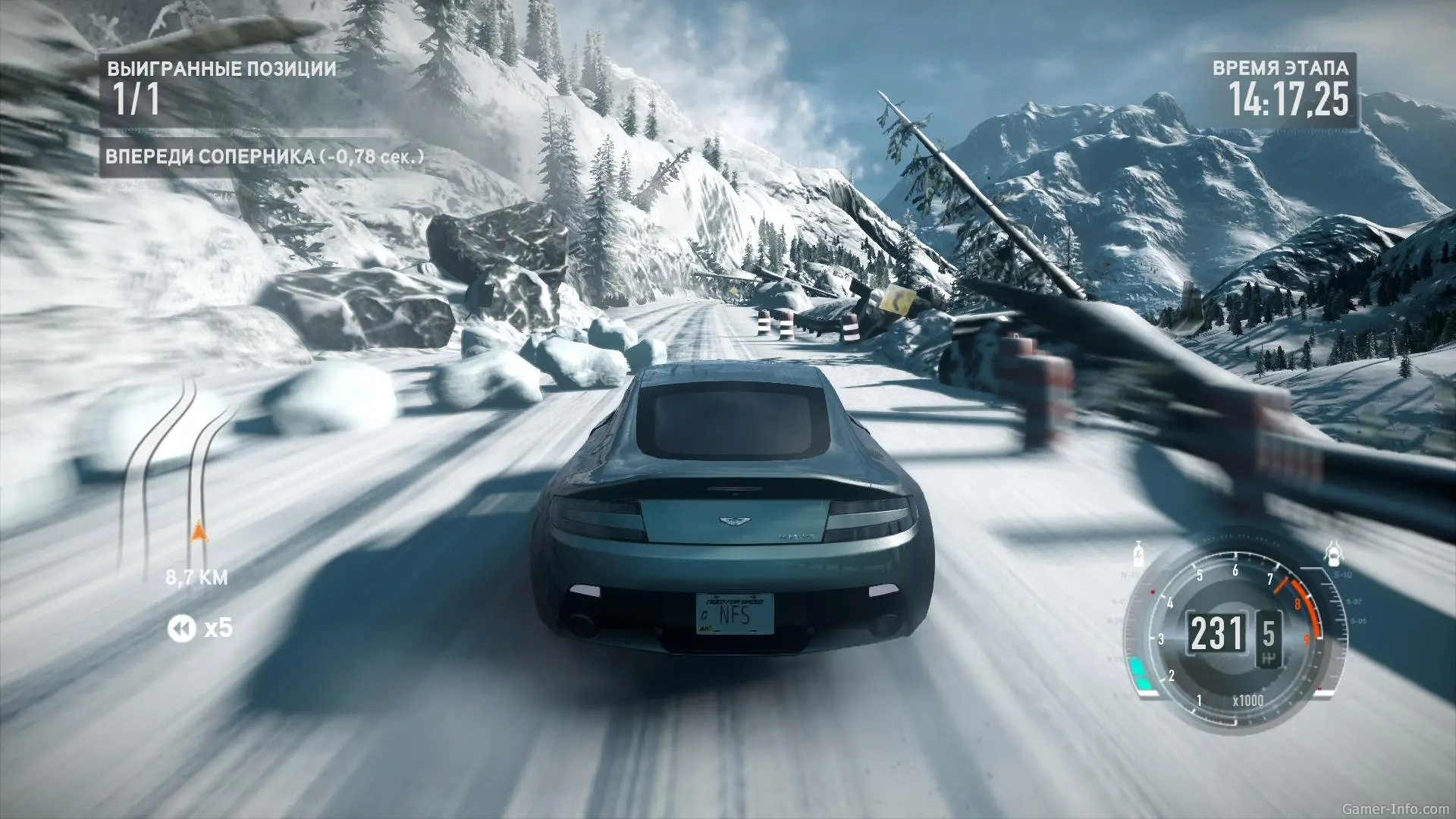Click the rewind icon with x5 counter
Image resolution: width=1456 pixels, height=819 pixels.
coord(180,628)
